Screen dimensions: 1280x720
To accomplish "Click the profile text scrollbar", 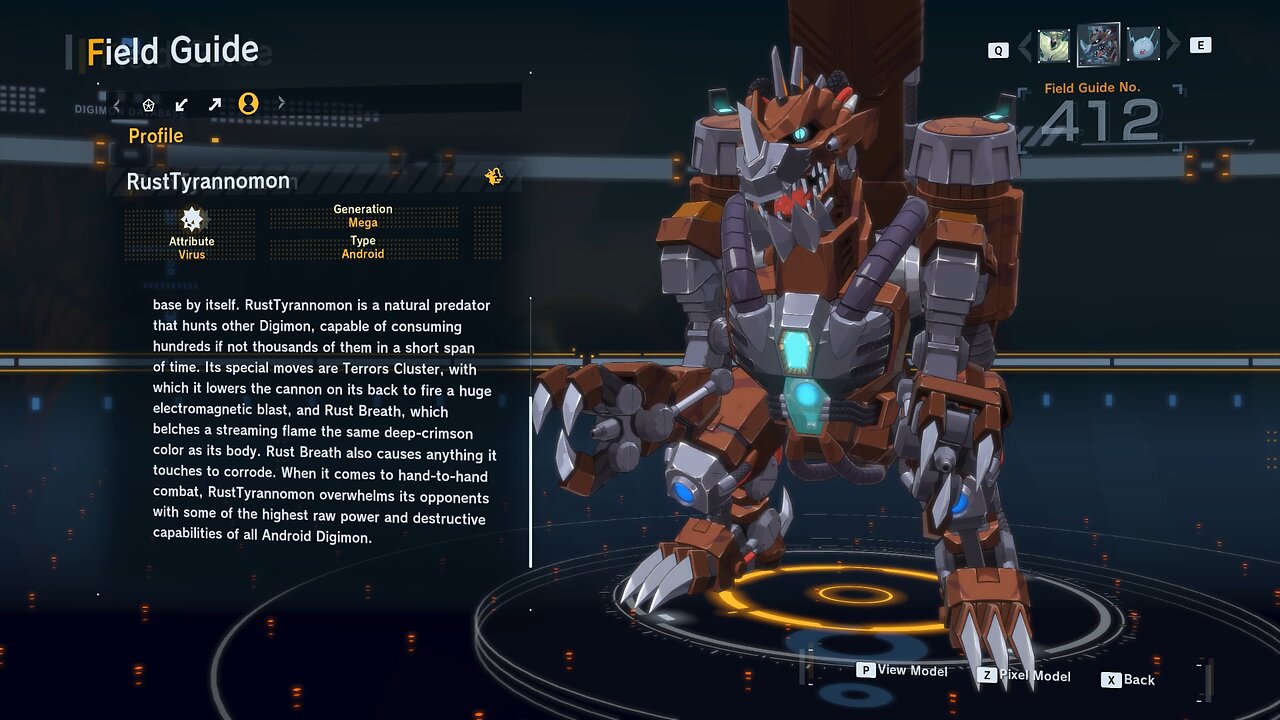I will pos(530,480).
